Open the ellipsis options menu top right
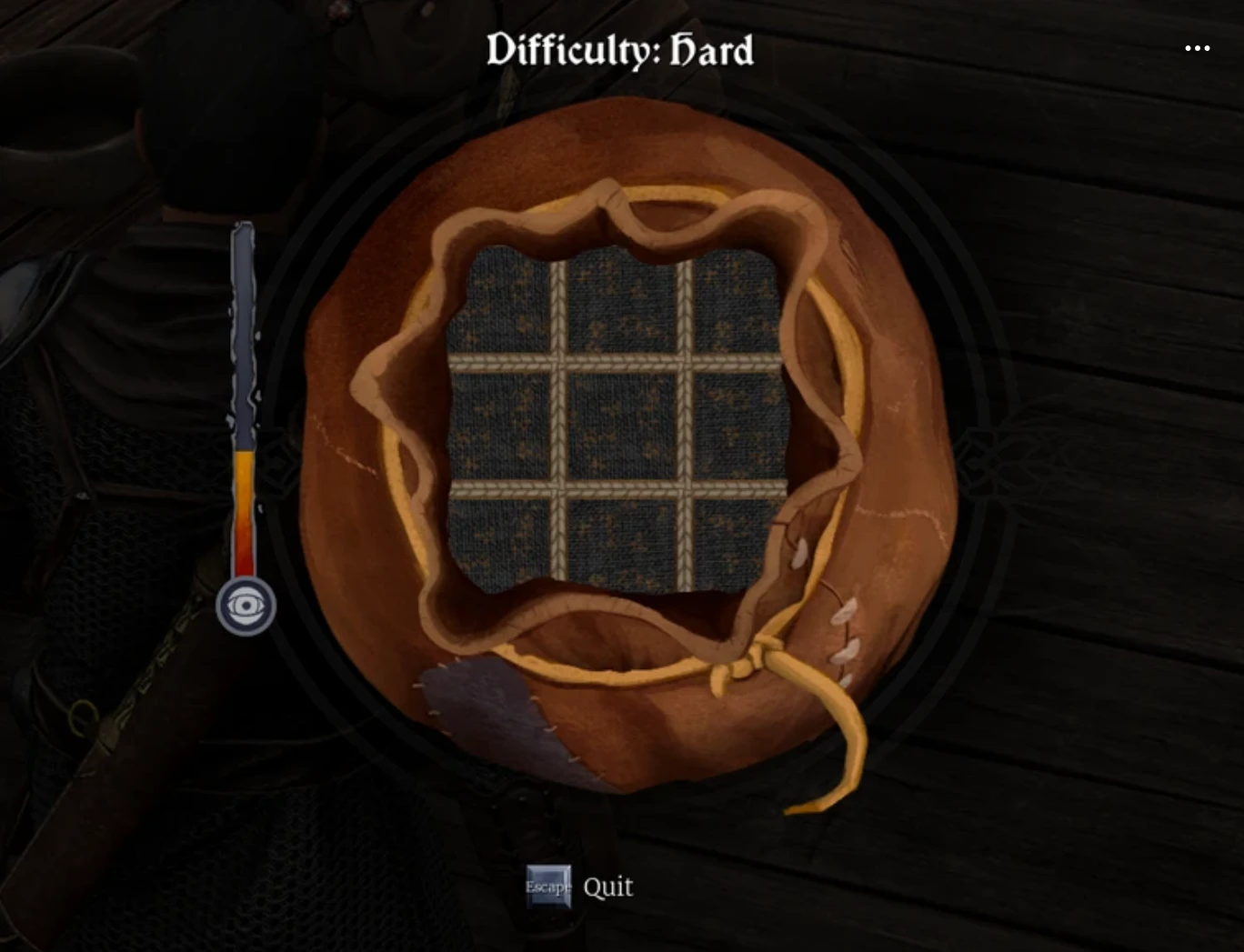 point(1198,47)
